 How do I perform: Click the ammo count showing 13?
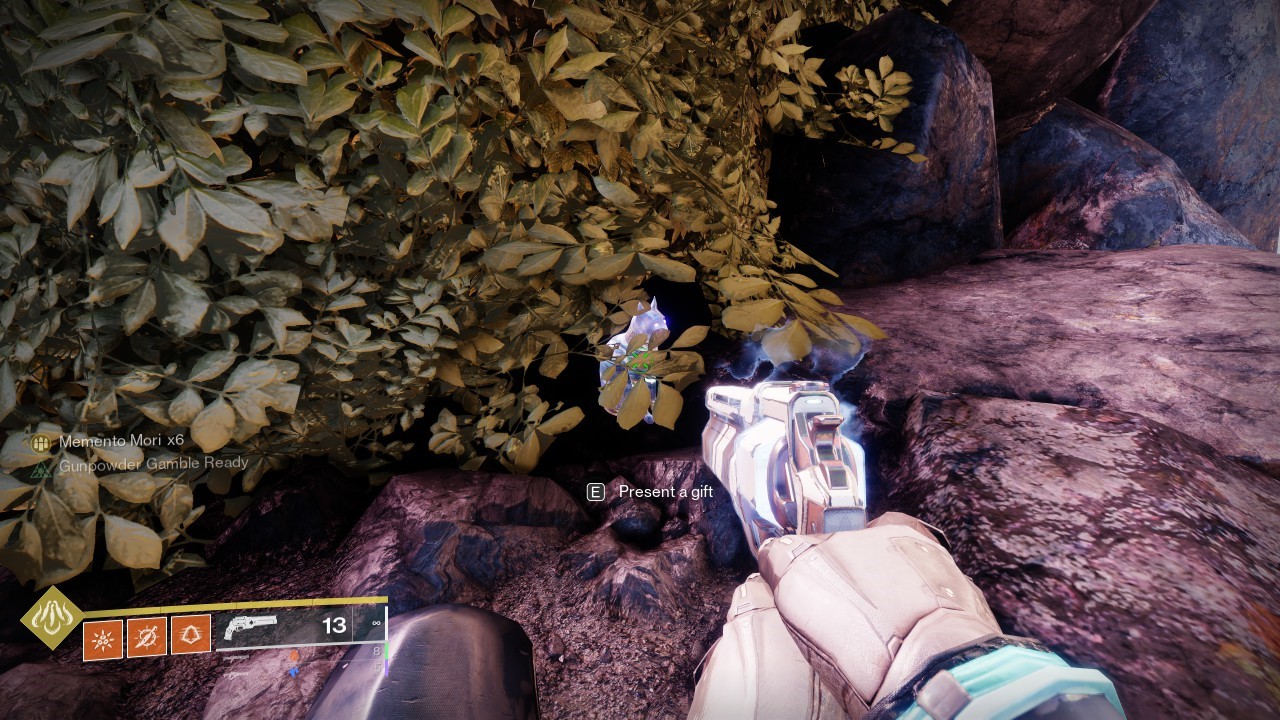pyautogui.click(x=333, y=624)
